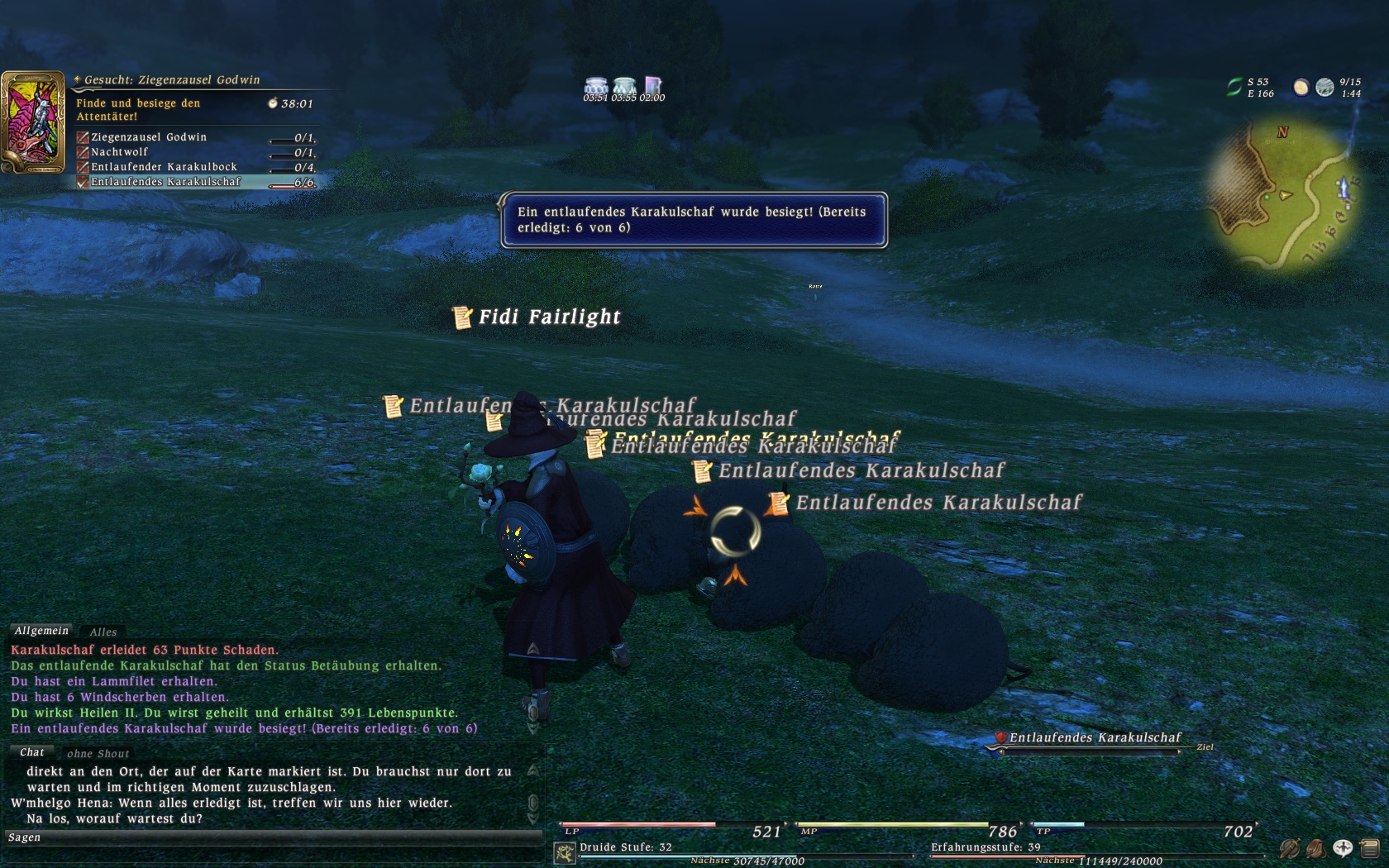Click the Druide class icon
Viewport: 1389px width, 868px height.
pyautogui.click(x=566, y=853)
